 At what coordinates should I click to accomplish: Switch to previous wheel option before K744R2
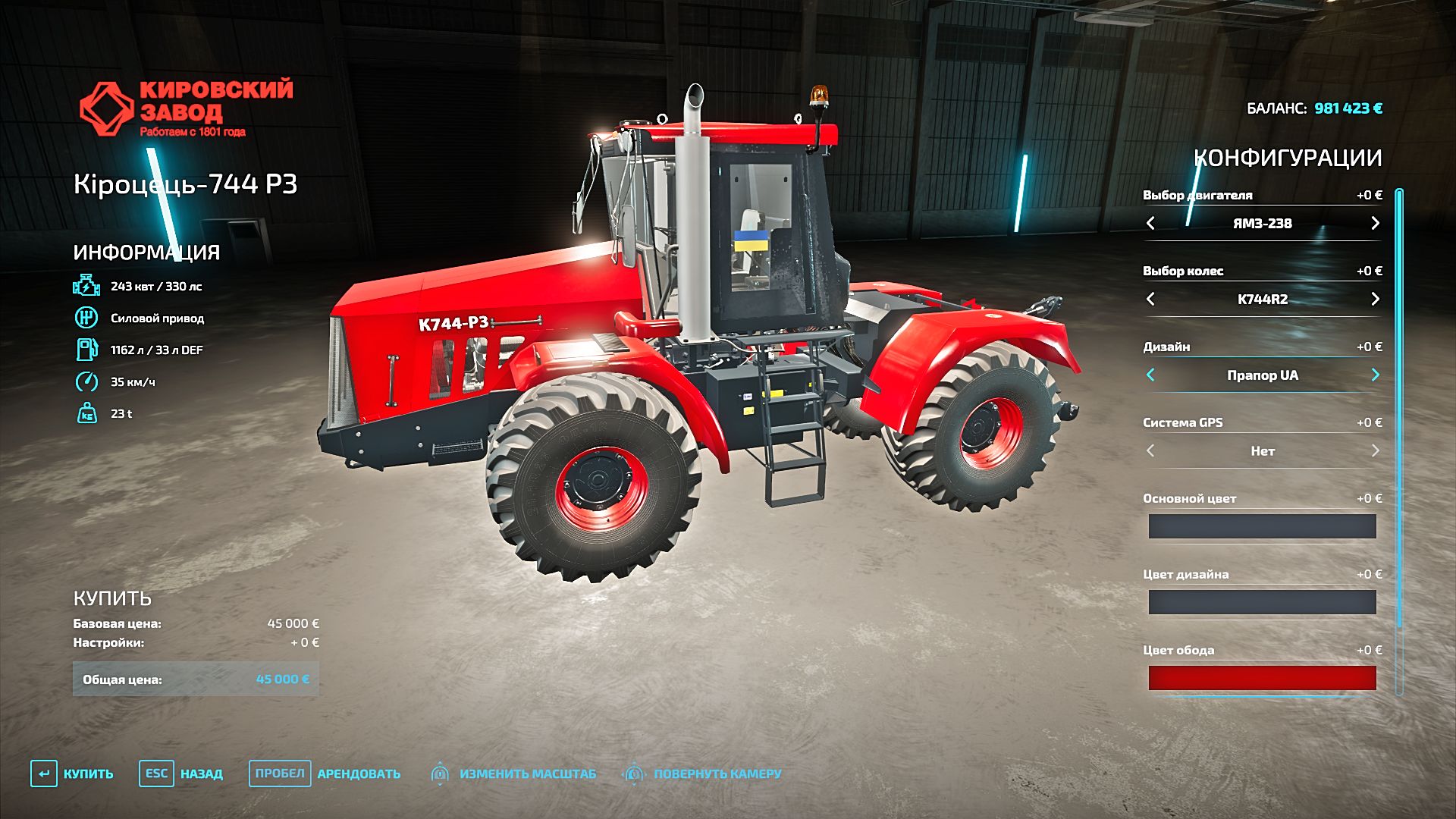click(1150, 299)
